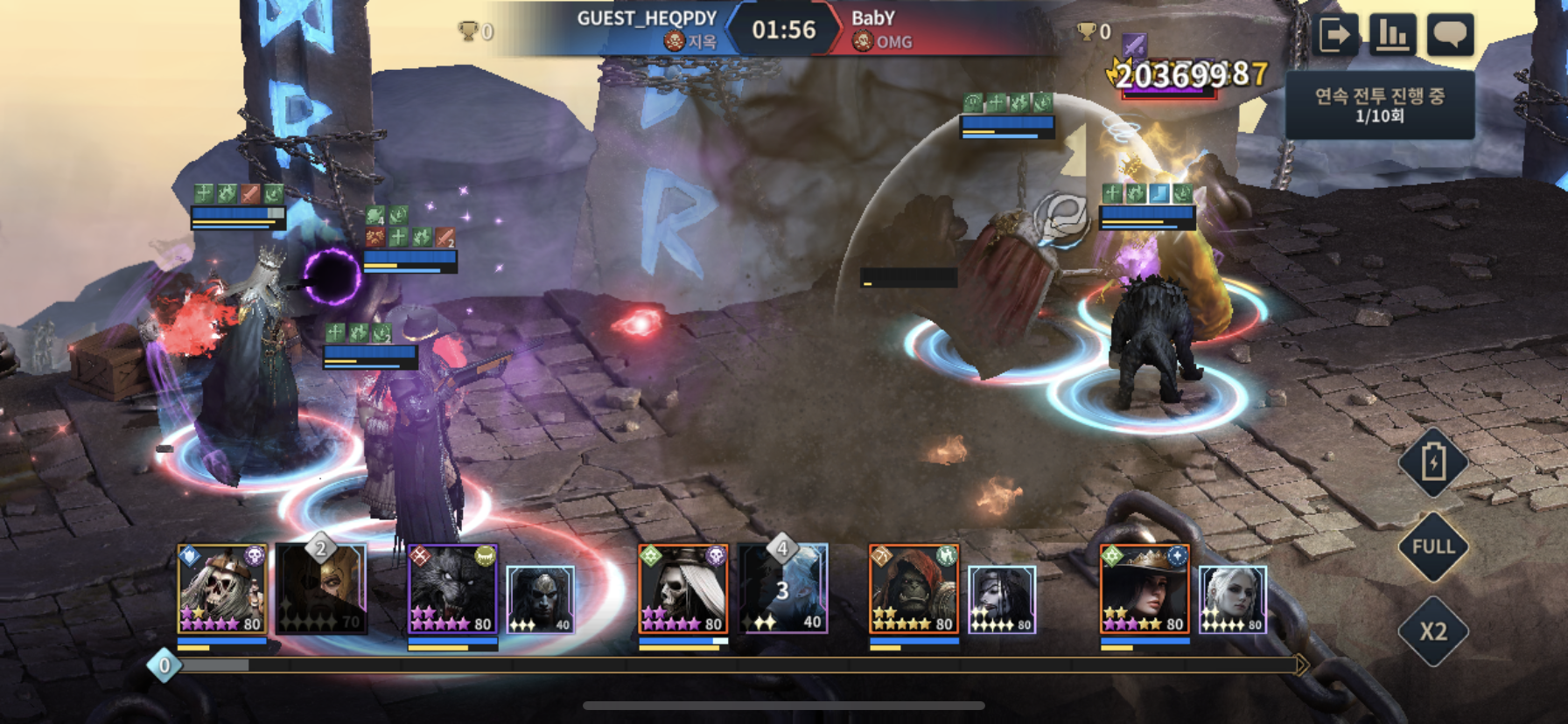The width and height of the screenshot is (1568, 724).
Task: Change battle speed with the X2 button
Action: [1432, 630]
